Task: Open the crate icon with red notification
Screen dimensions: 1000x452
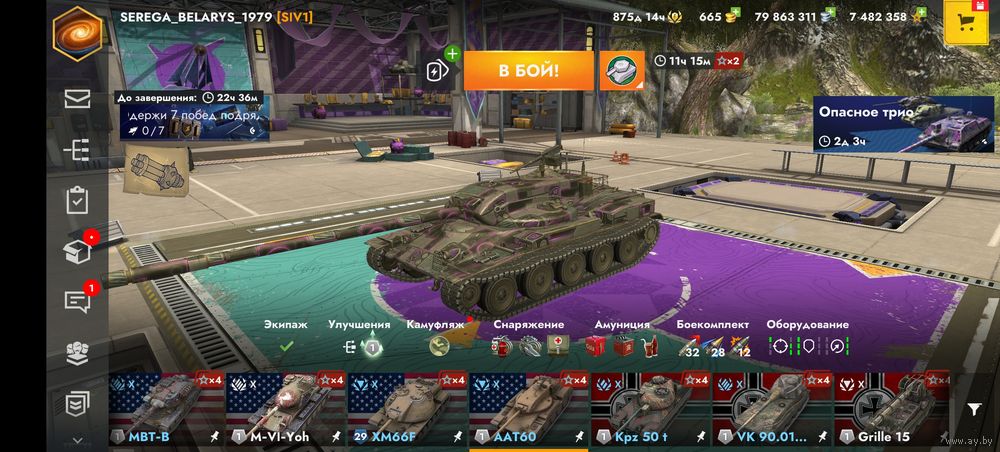Action: pyautogui.click(x=77, y=250)
